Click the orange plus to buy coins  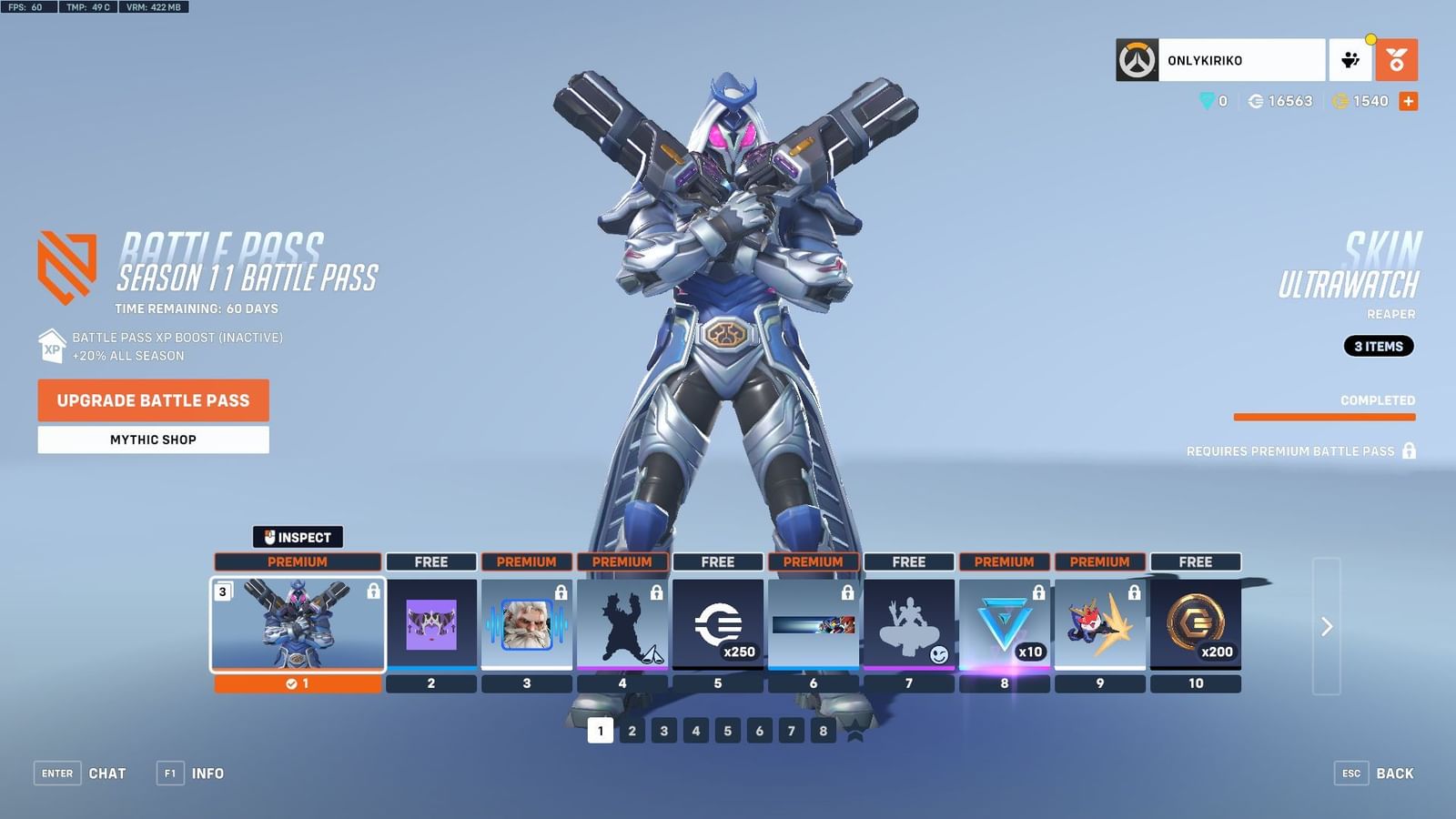click(x=1409, y=101)
